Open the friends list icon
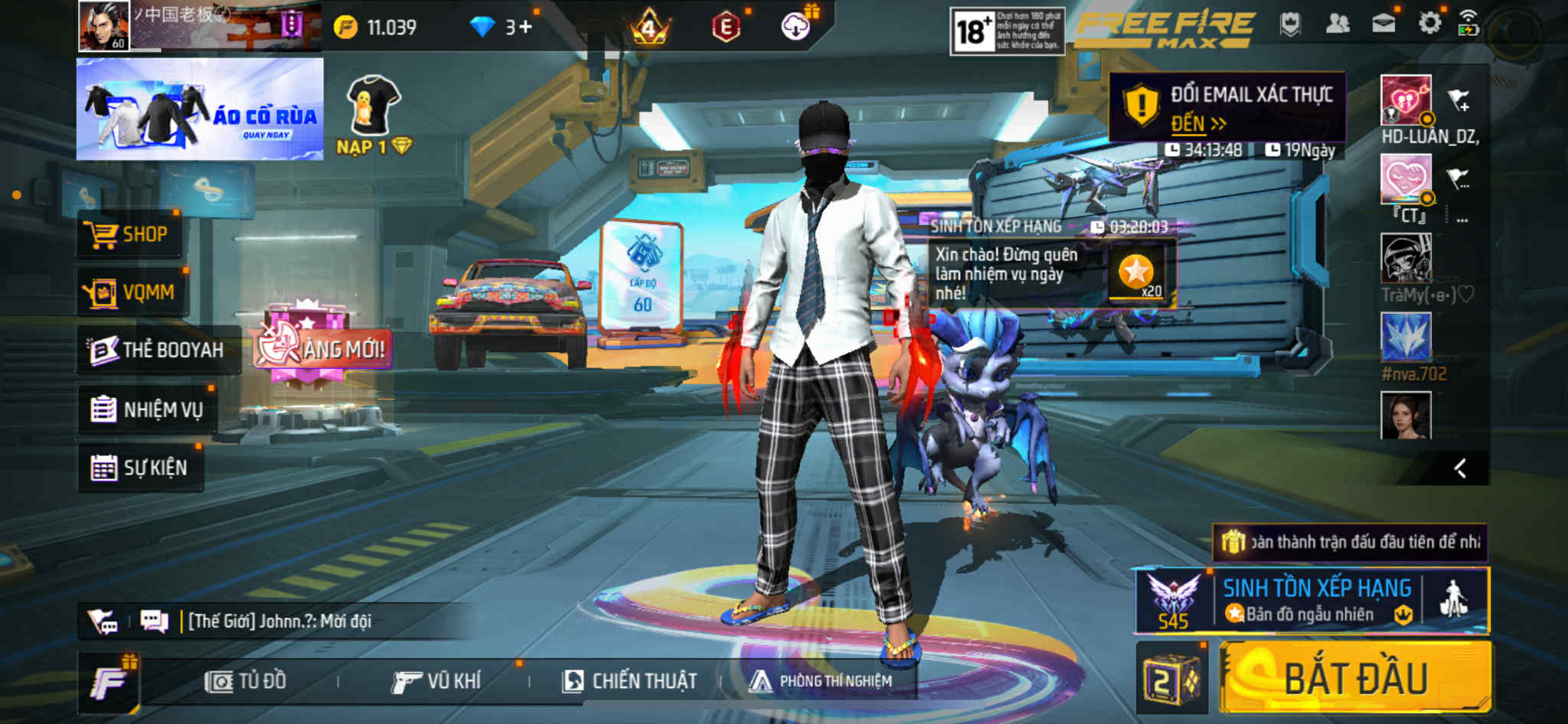The image size is (1568, 724). 1337,24
